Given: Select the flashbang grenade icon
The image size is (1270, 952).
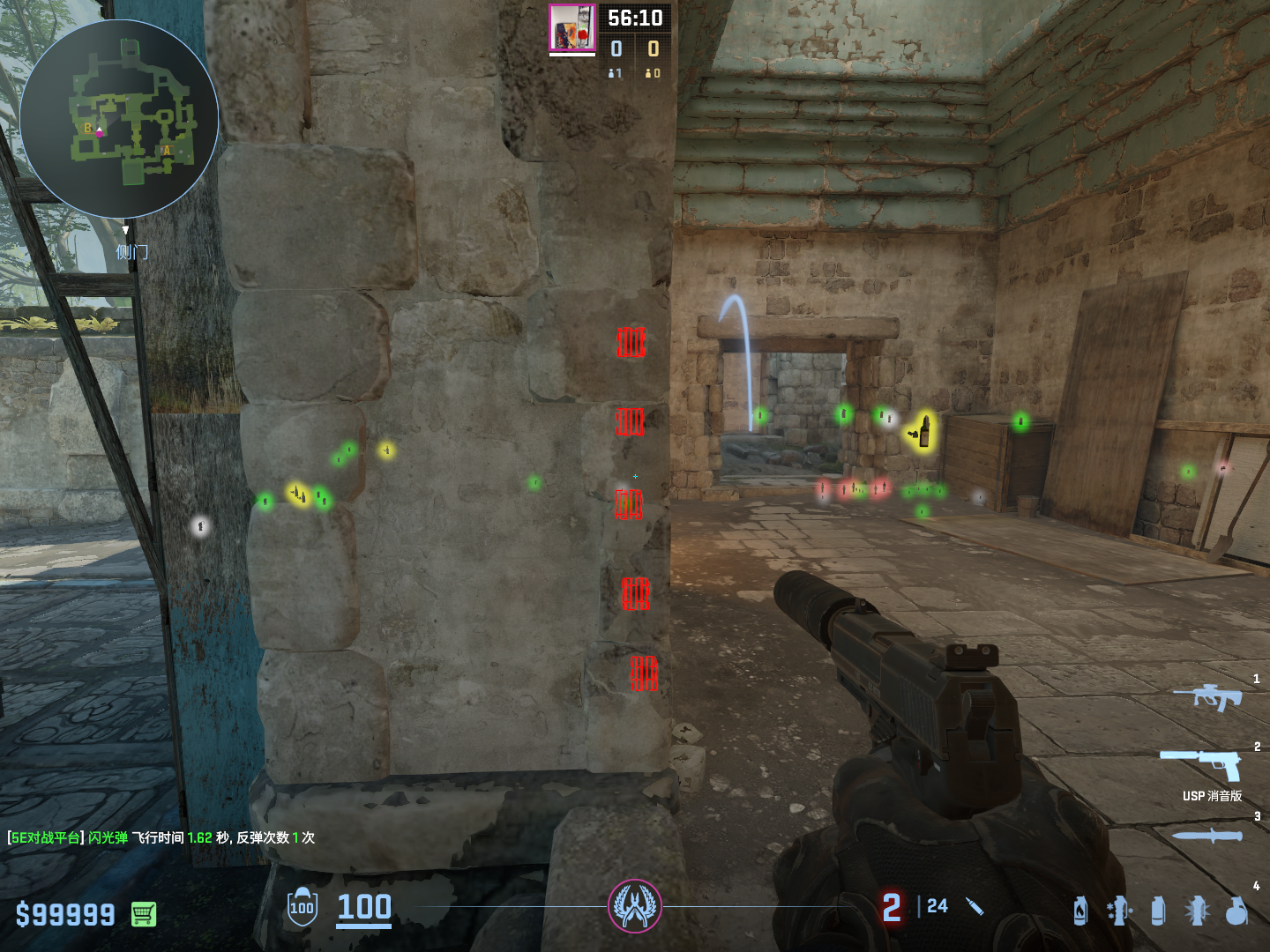Looking at the screenshot, I should pyautogui.click(x=1197, y=911).
